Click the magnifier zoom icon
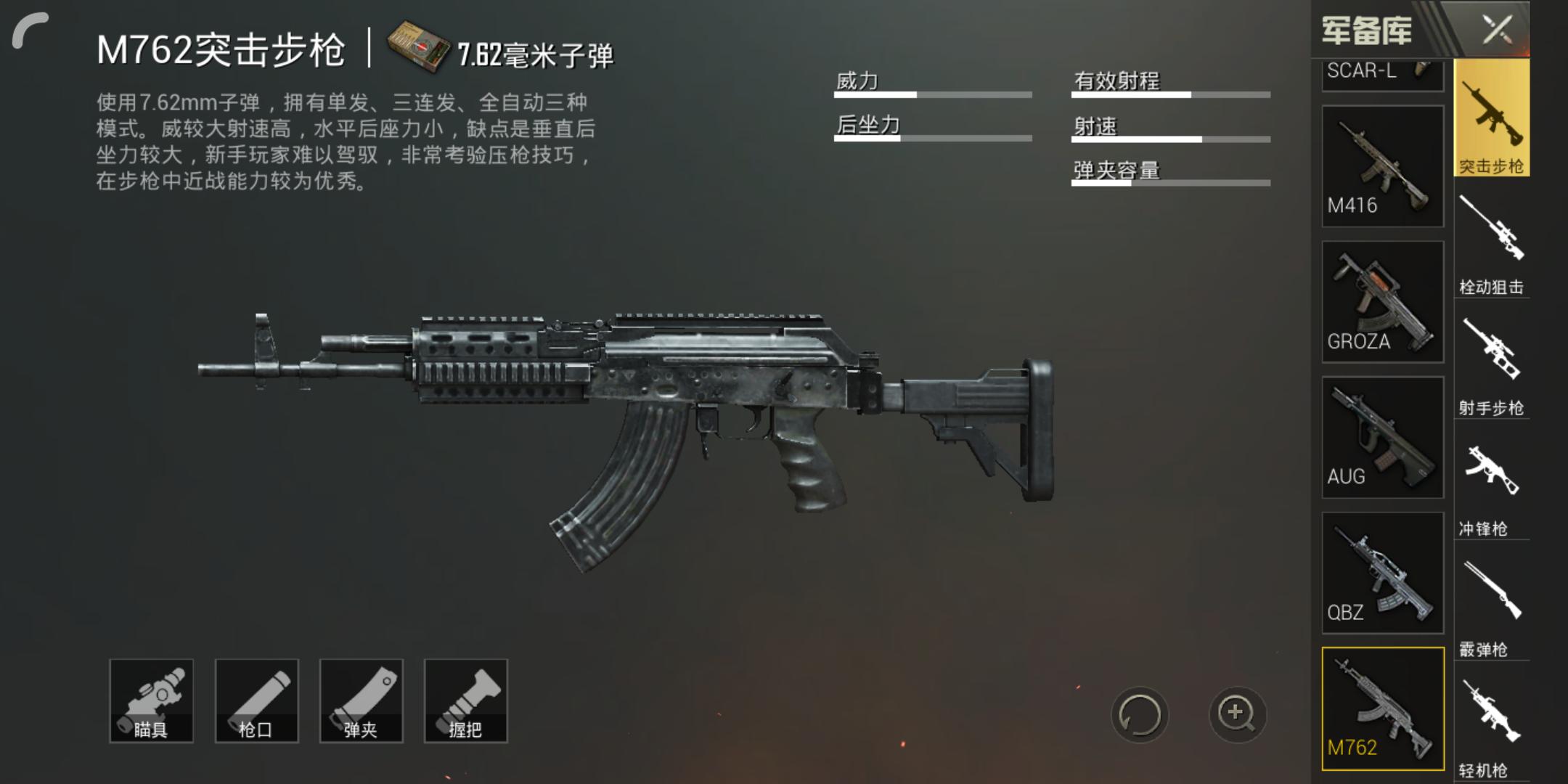Viewport: 1568px width, 784px height. pos(1238,715)
